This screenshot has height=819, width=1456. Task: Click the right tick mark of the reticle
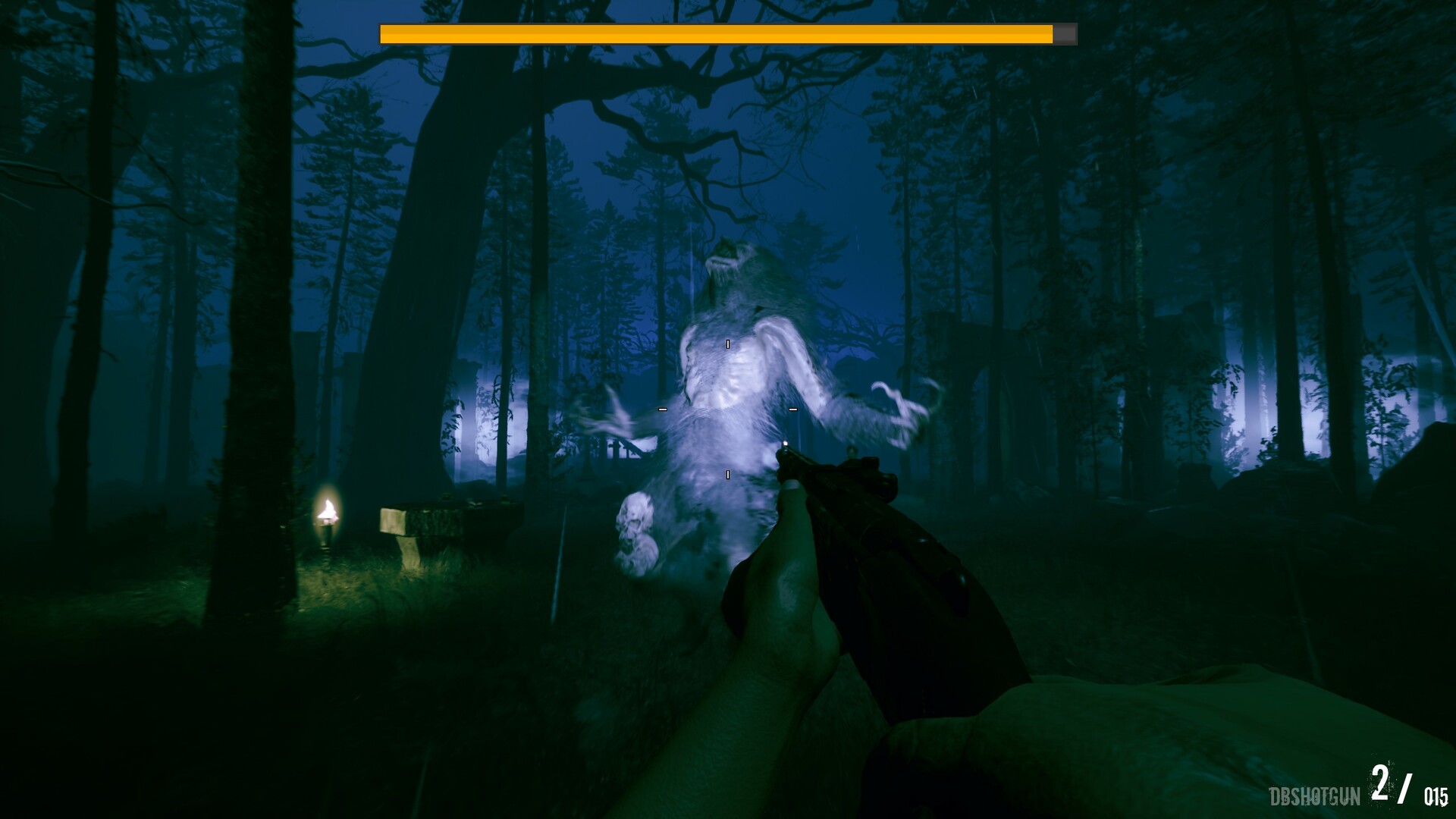click(x=792, y=409)
